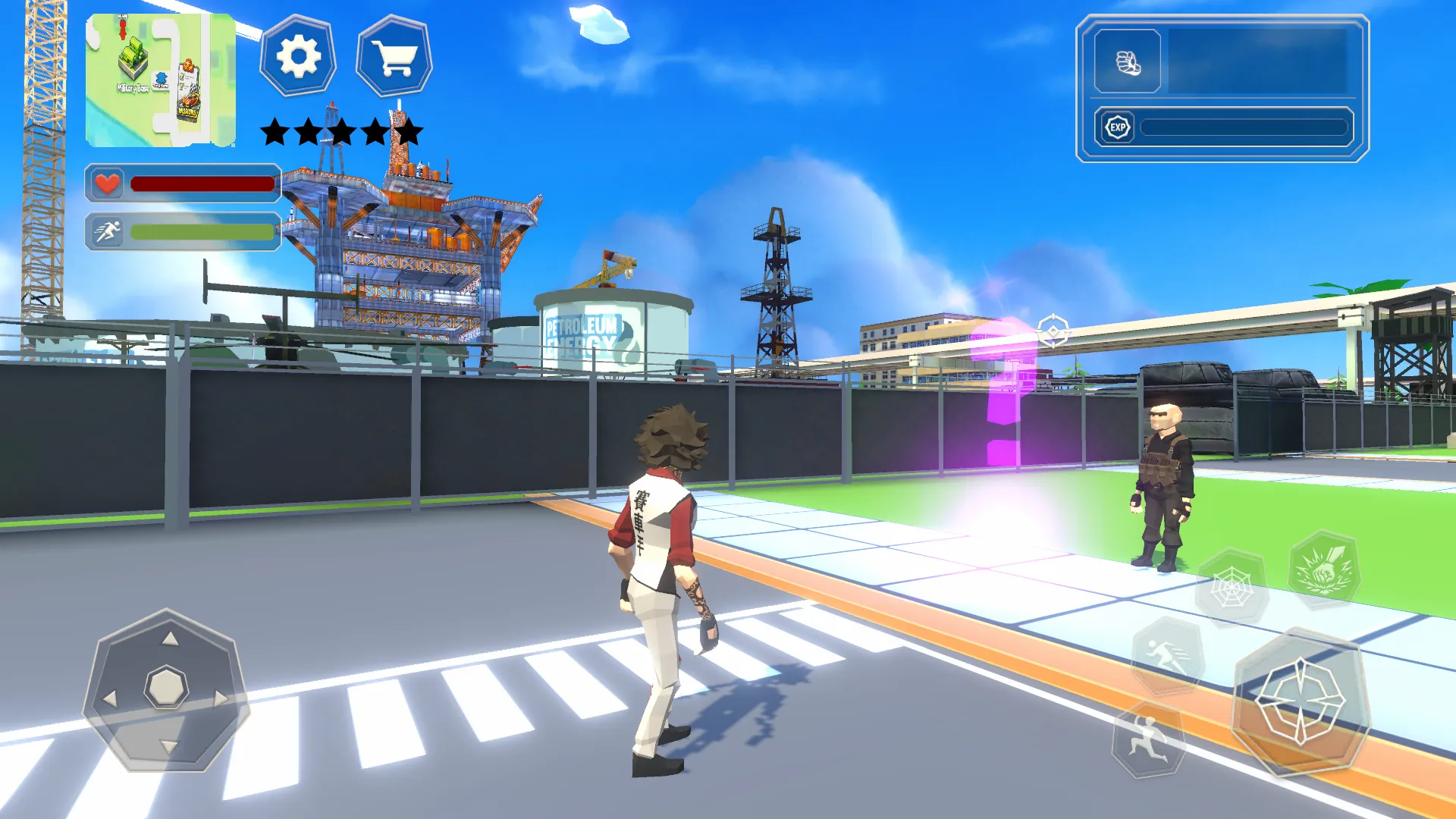Viewport: 1456px width, 819px height.
Task: Open the settings gear menu
Action: click(x=298, y=56)
